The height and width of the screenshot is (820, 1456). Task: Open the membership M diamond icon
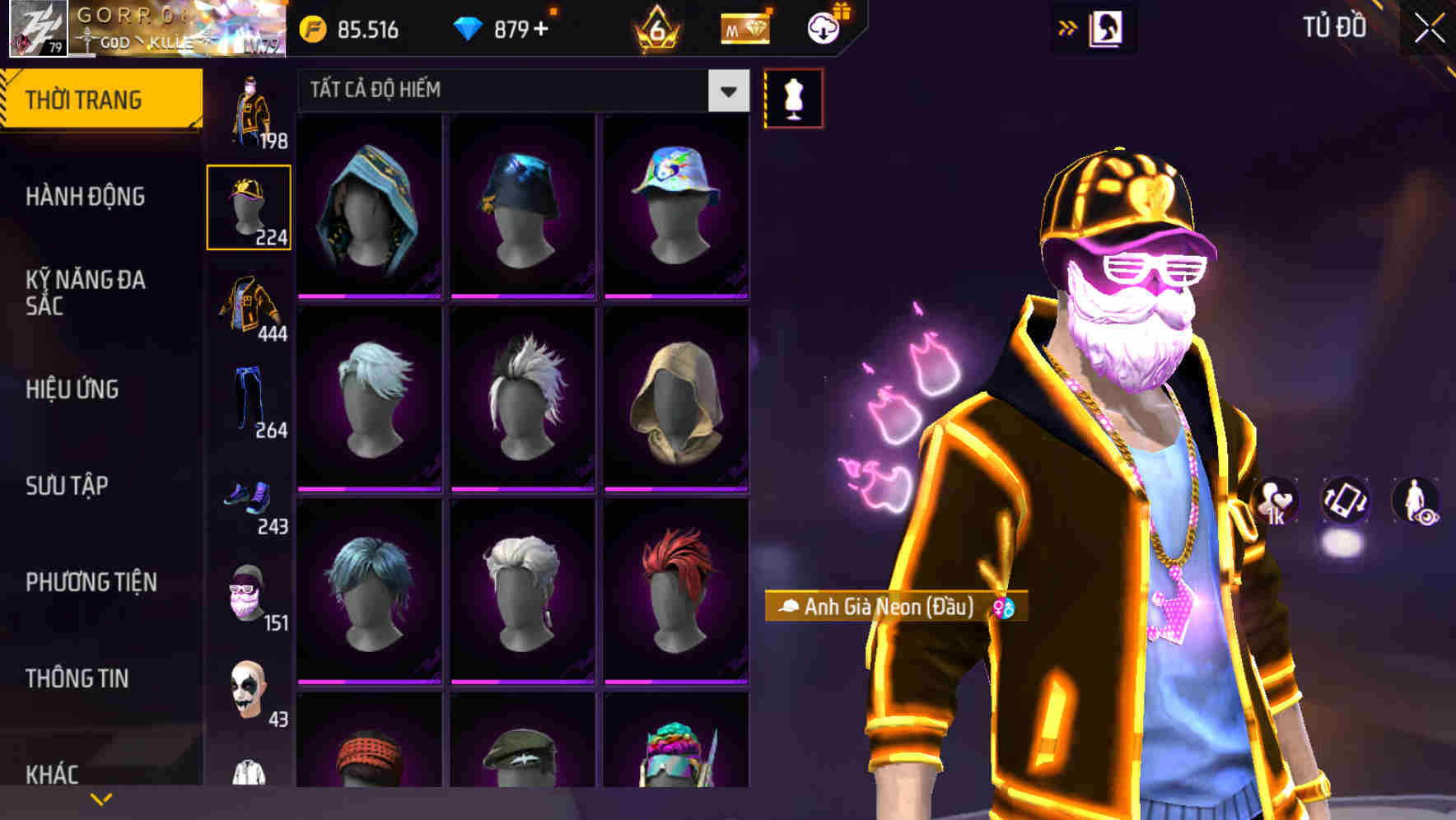click(x=744, y=28)
